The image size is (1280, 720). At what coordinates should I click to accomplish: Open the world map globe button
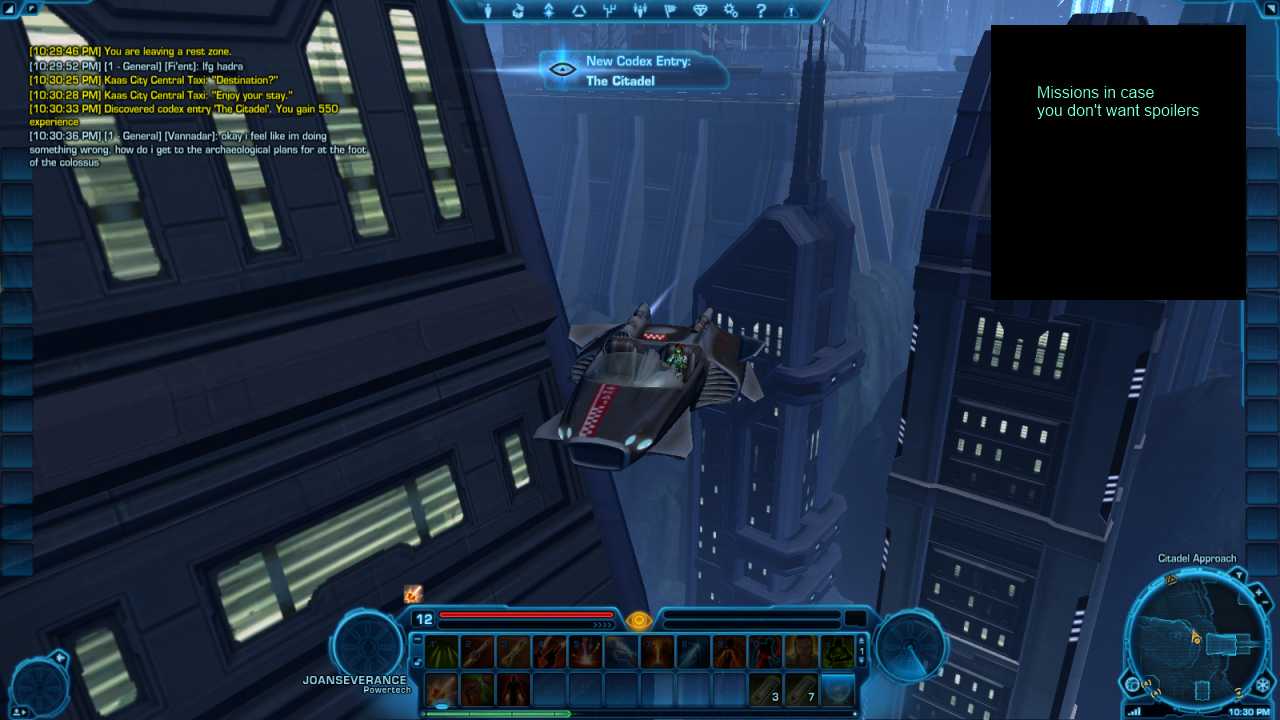[1133, 685]
